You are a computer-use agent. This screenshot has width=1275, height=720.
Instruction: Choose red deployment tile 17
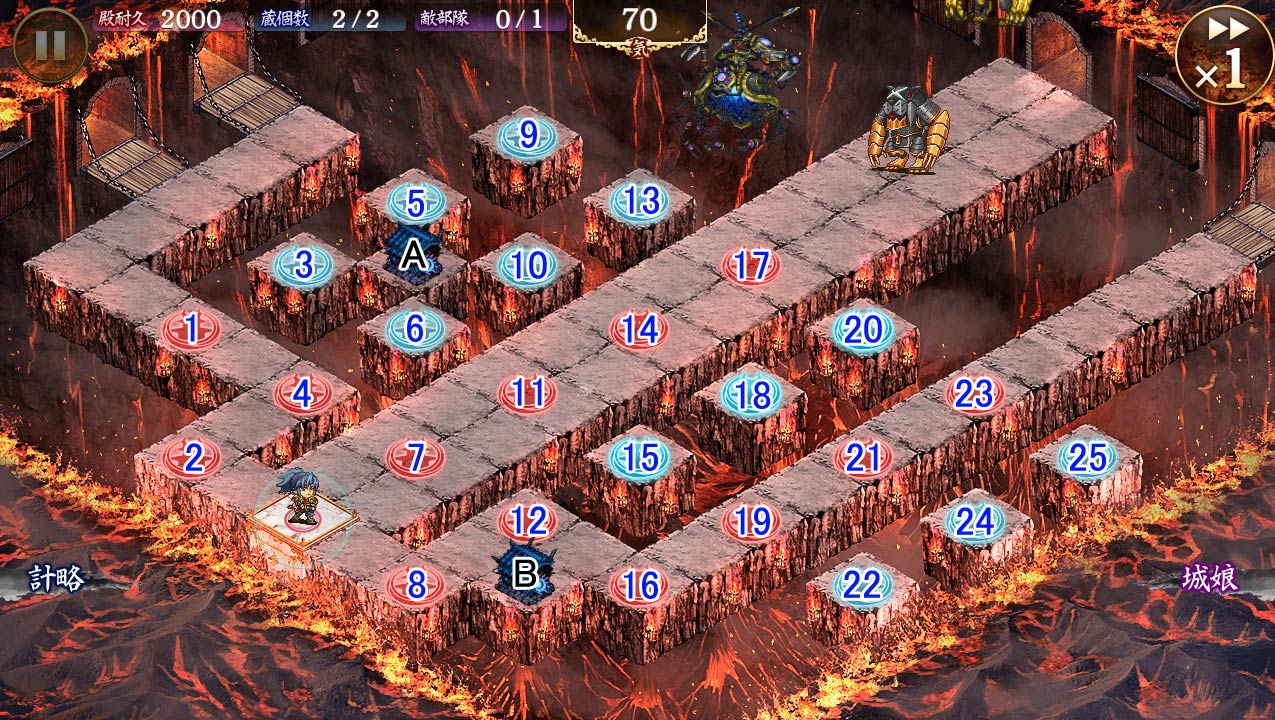(751, 265)
